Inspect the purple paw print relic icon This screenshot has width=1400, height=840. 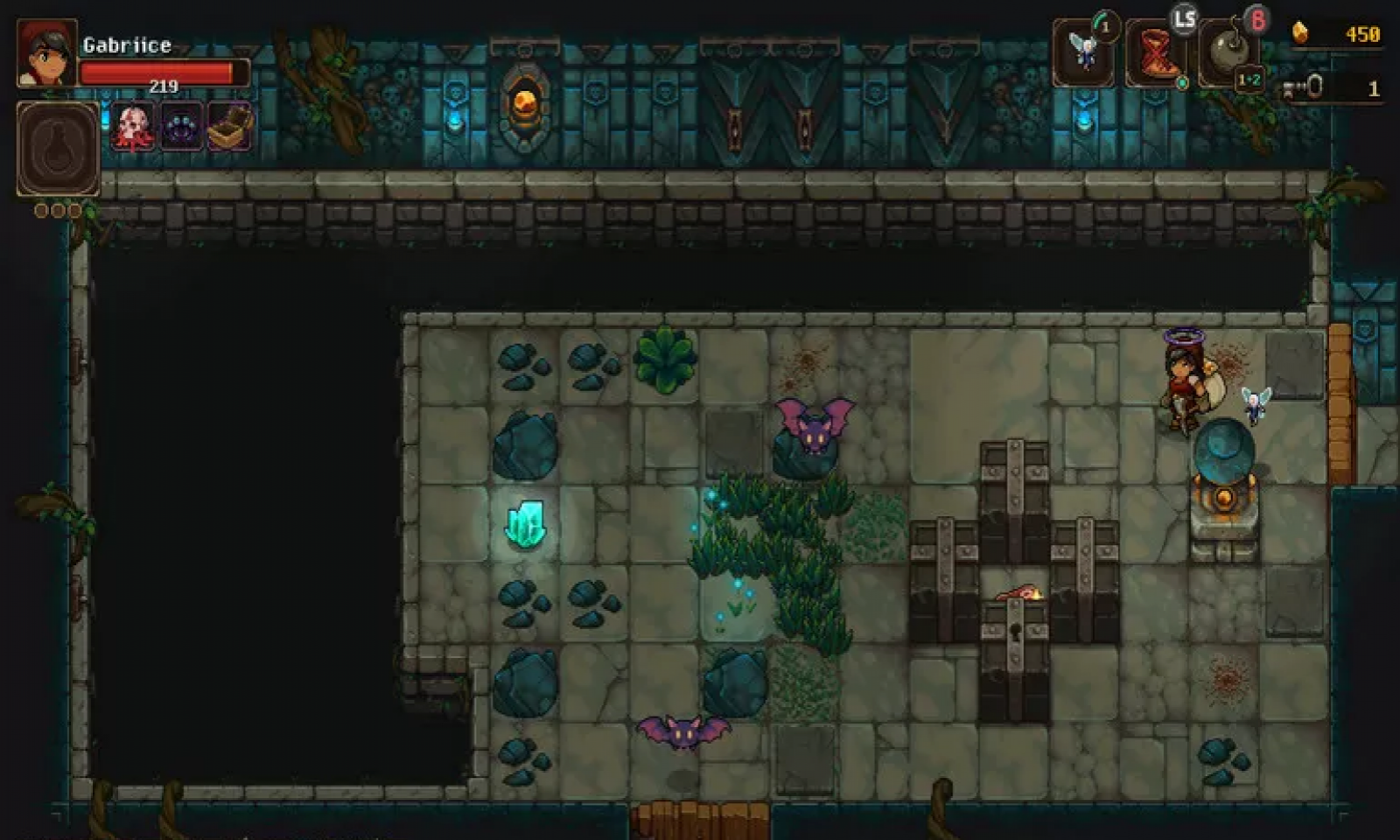tap(182, 127)
